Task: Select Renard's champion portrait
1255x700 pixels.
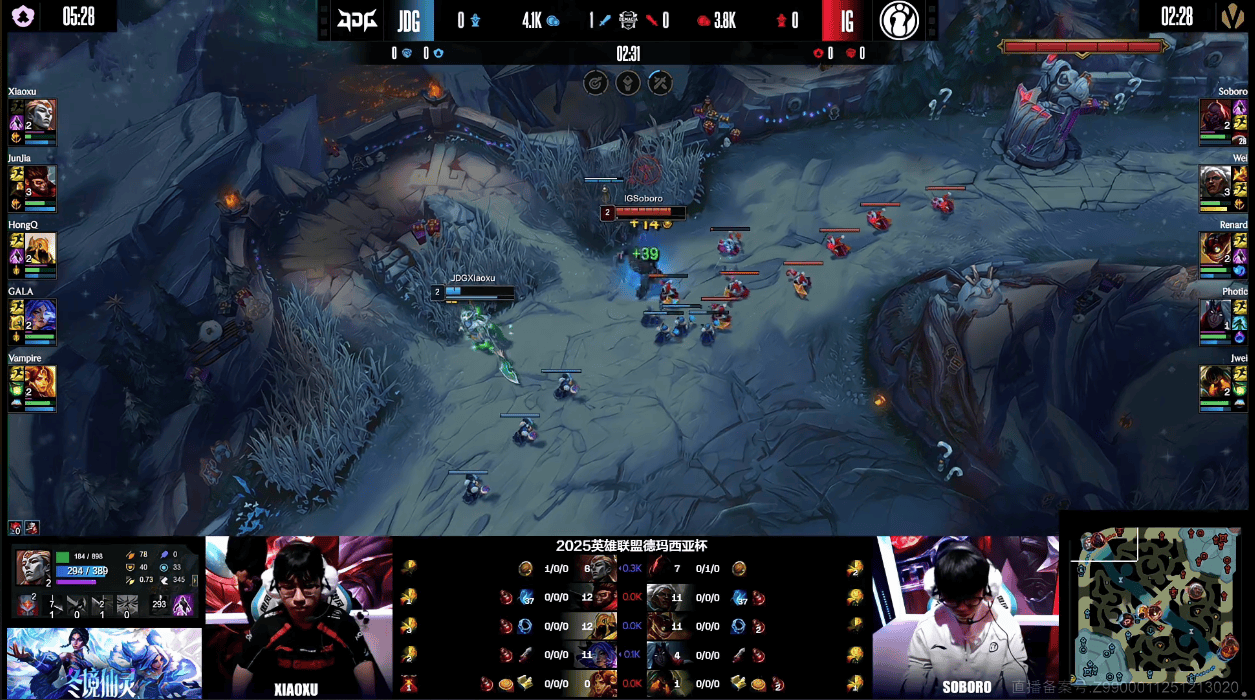Action: click(x=1215, y=248)
